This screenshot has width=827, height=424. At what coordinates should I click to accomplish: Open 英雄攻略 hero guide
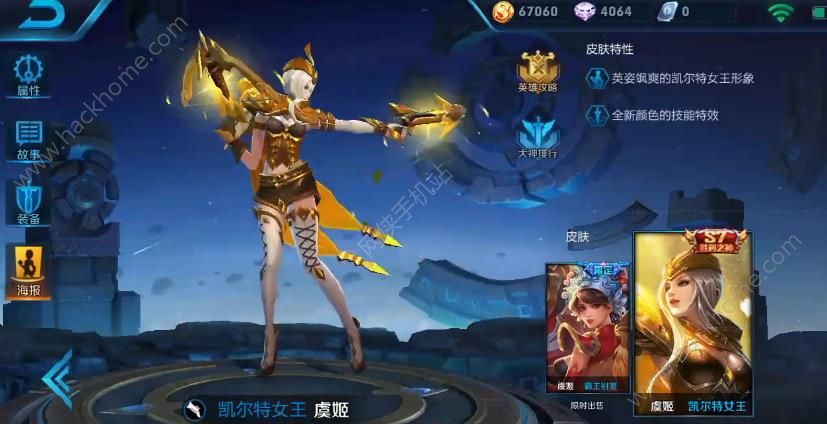pyautogui.click(x=537, y=70)
